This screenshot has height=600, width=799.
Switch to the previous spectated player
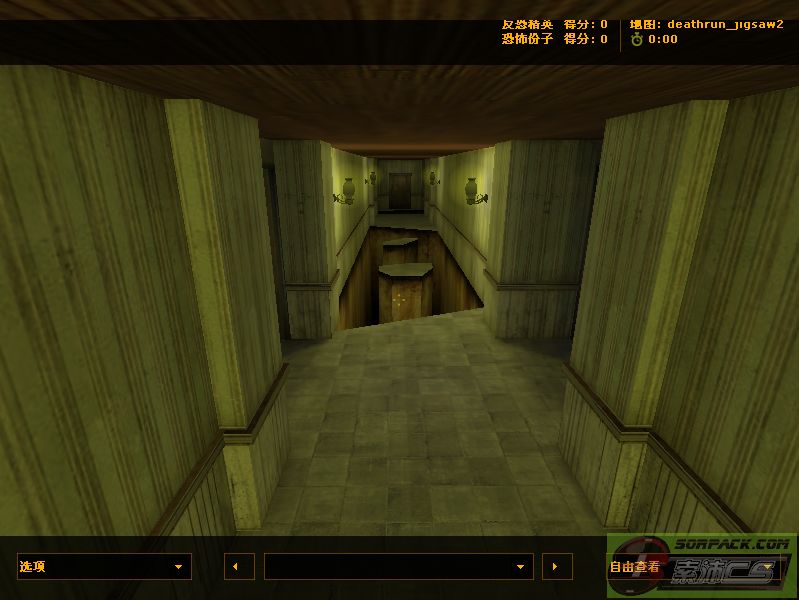coord(238,566)
